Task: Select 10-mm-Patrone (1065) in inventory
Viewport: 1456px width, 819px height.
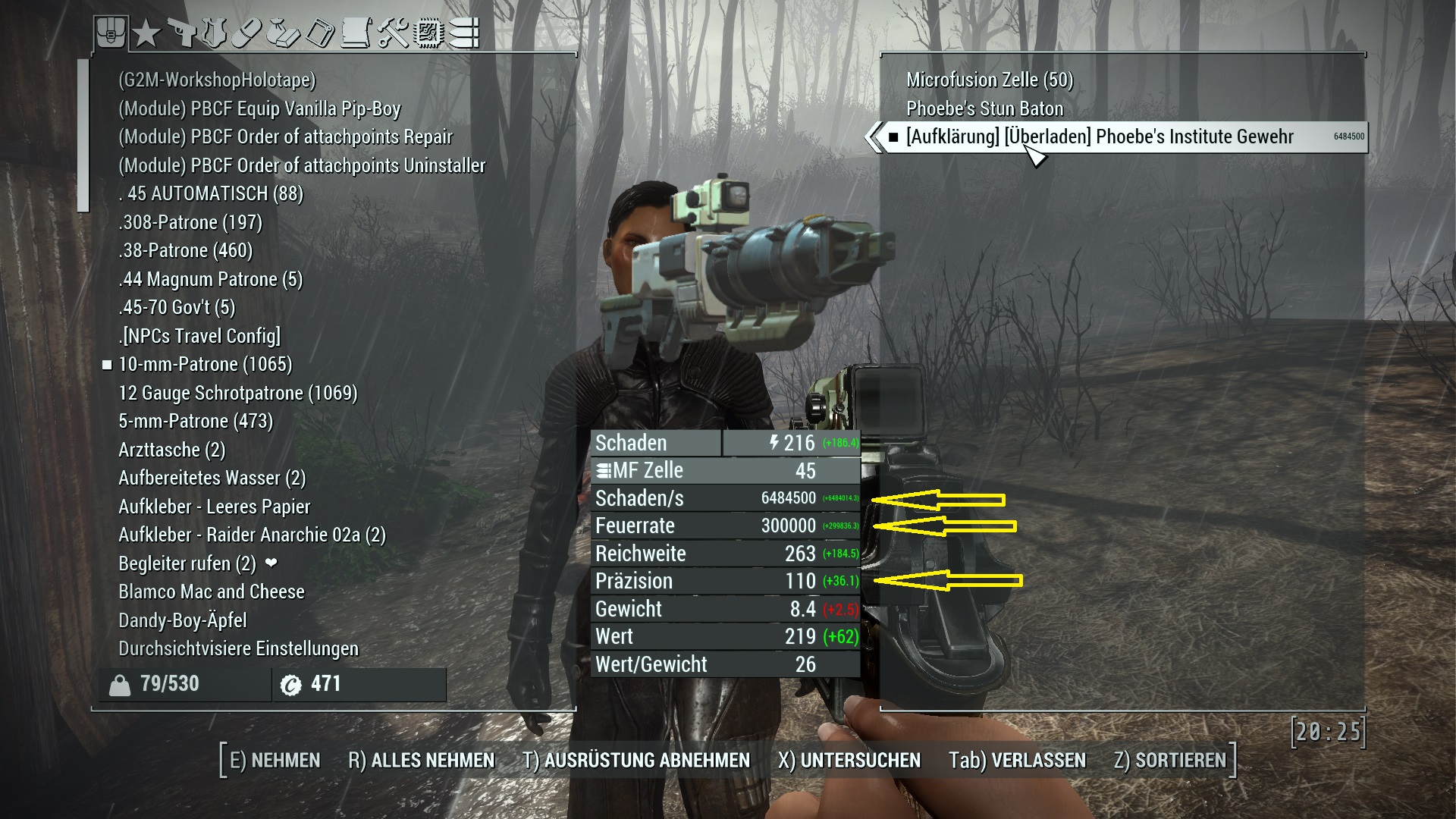Action: coord(205,365)
